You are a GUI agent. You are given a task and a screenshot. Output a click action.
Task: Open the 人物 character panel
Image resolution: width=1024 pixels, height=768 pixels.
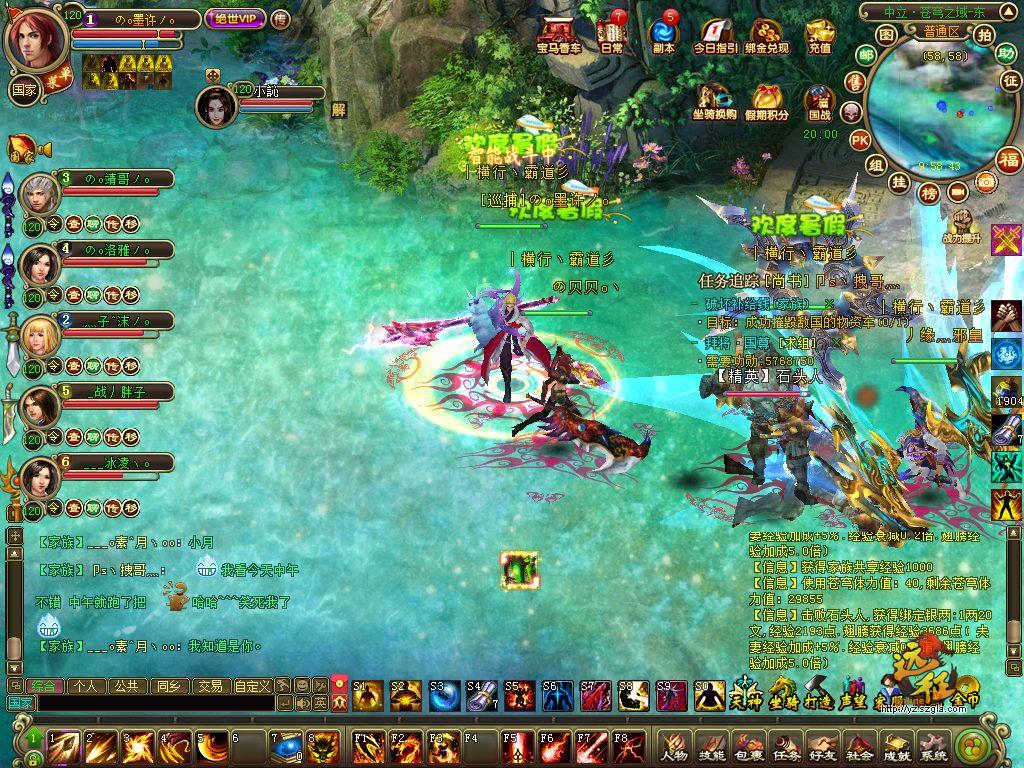coord(674,747)
